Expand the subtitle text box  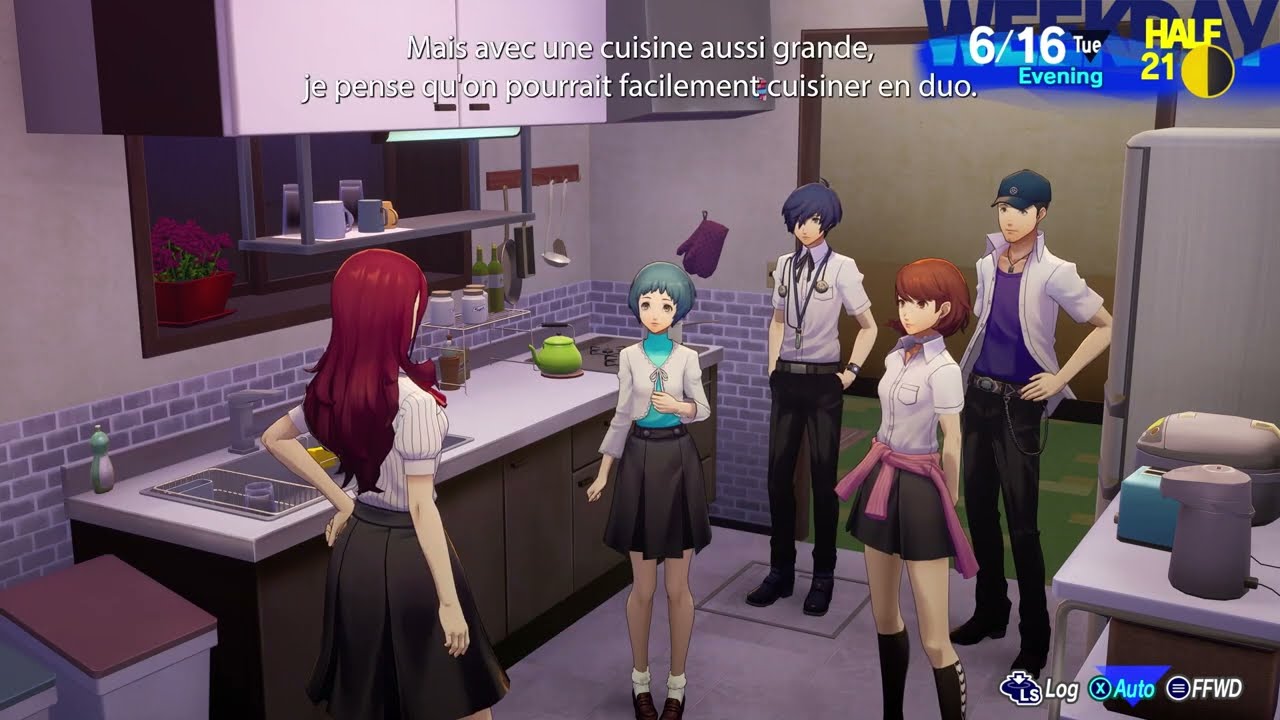point(640,65)
